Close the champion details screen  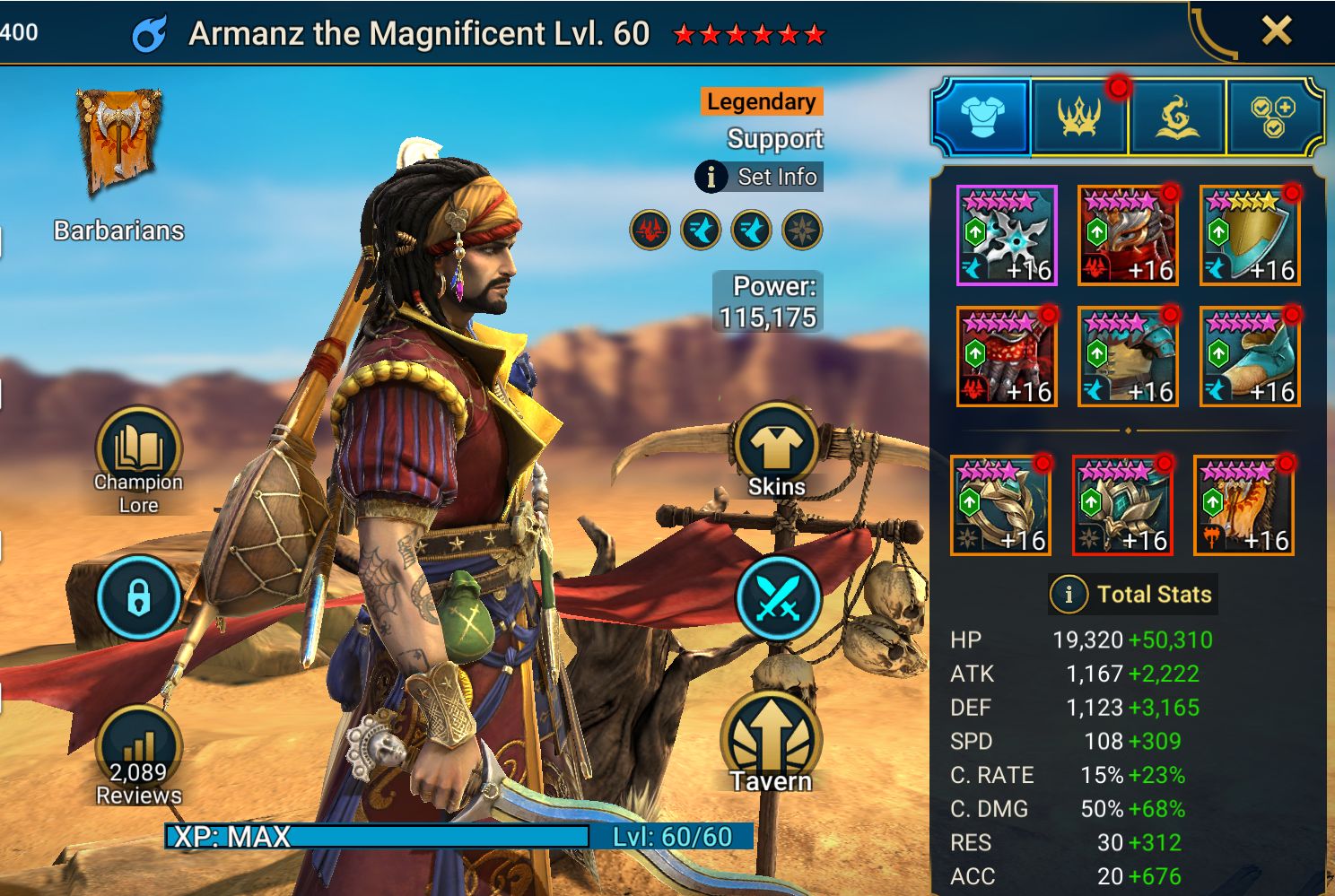pos(1276,31)
